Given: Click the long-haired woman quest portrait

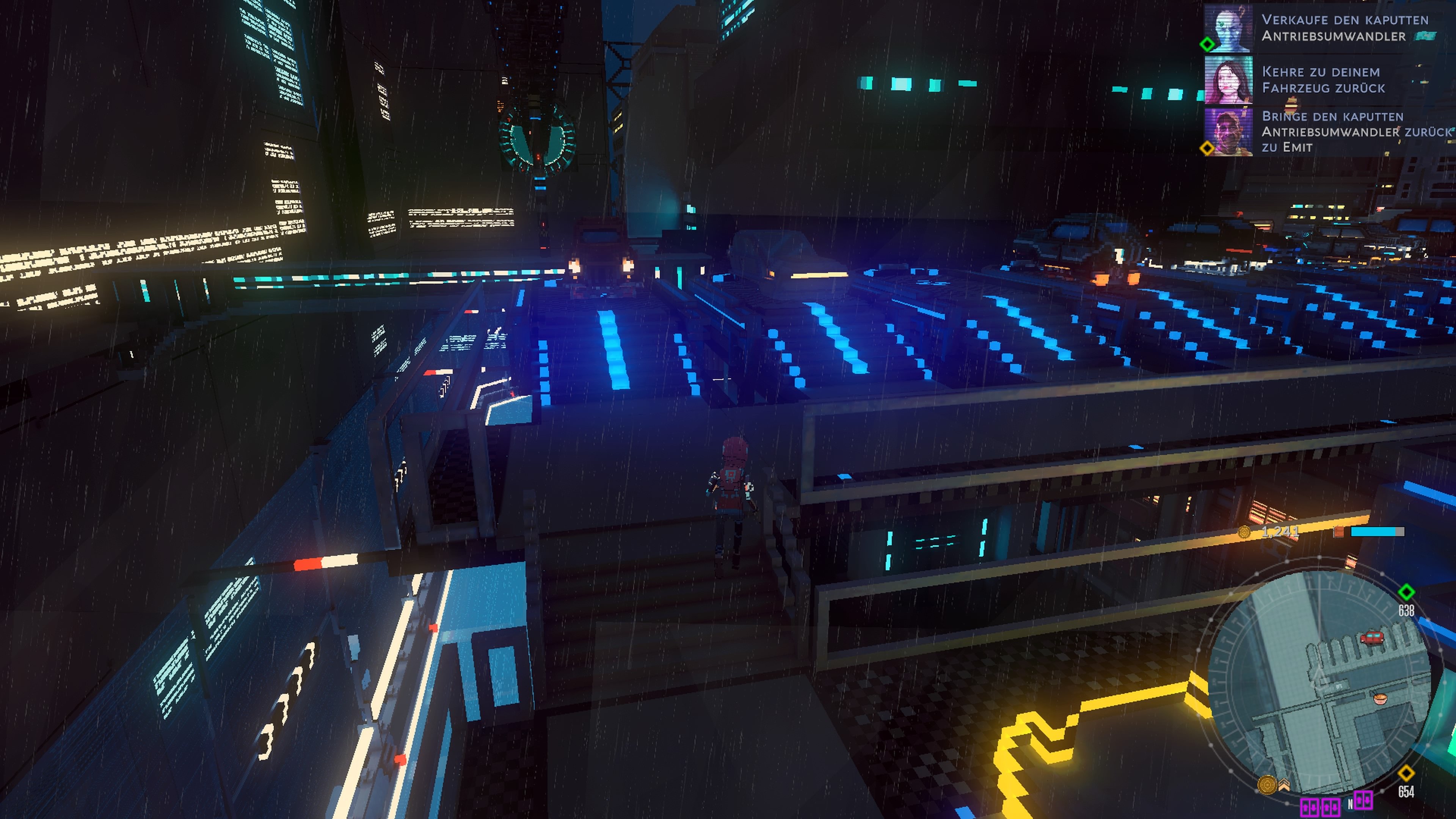Looking at the screenshot, I should pos(1228,80).
